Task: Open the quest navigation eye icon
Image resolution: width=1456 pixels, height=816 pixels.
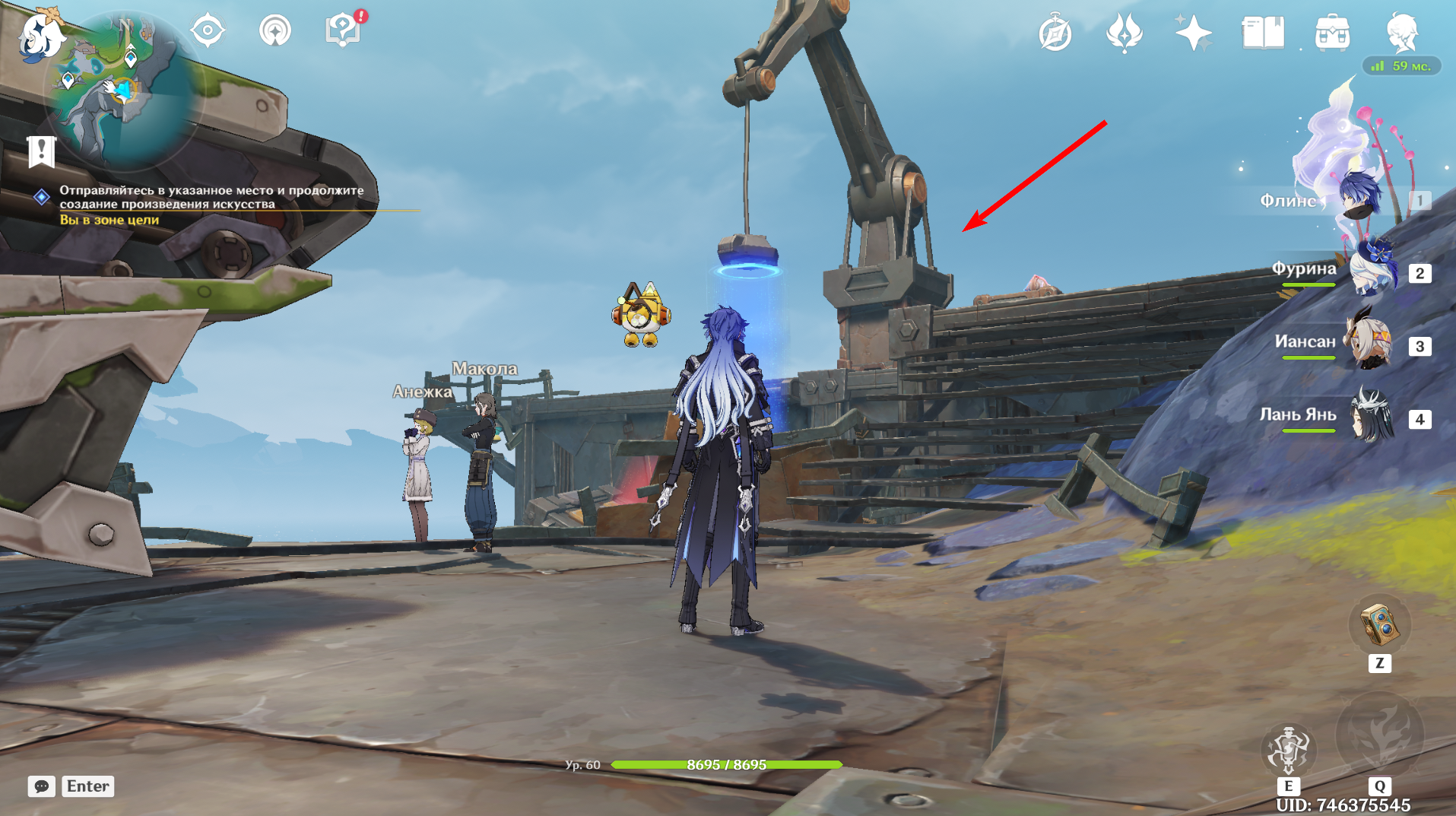Action: [208, 31]
